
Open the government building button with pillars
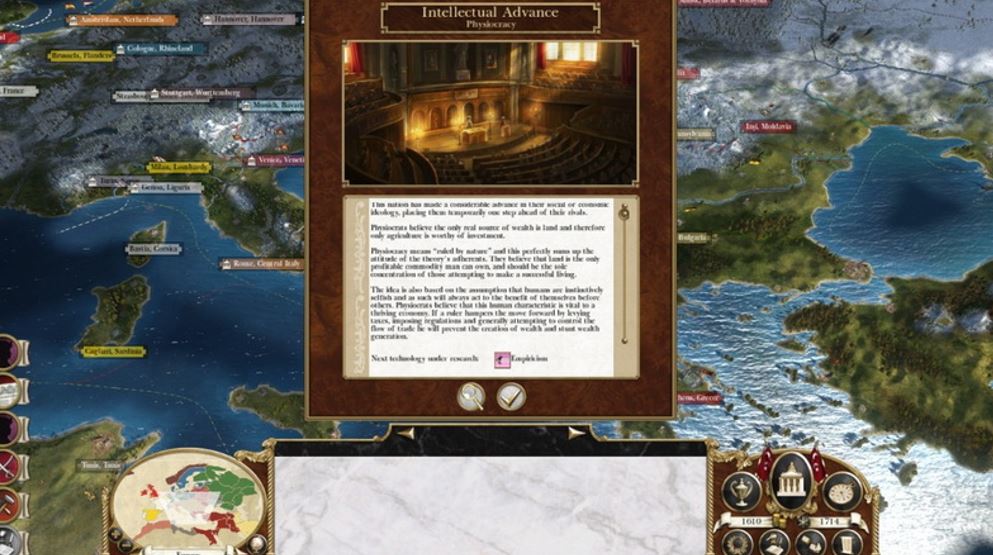[x=793, y=482]
